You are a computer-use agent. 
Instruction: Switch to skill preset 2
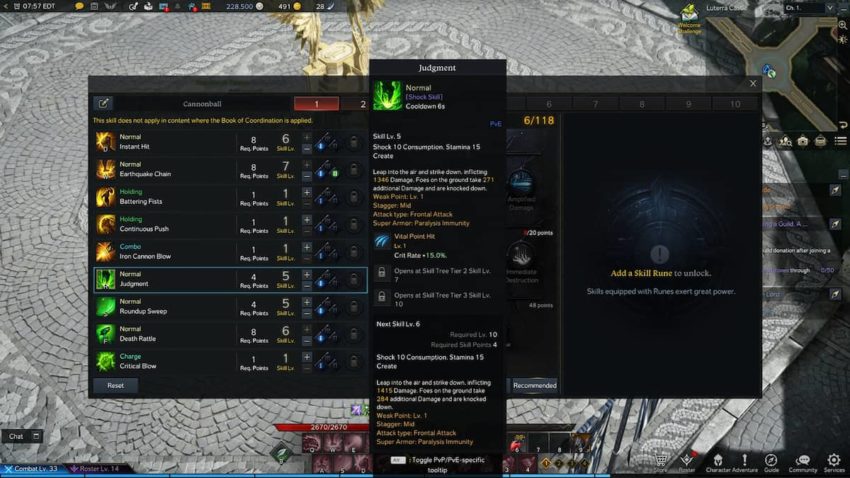[361, 103]
